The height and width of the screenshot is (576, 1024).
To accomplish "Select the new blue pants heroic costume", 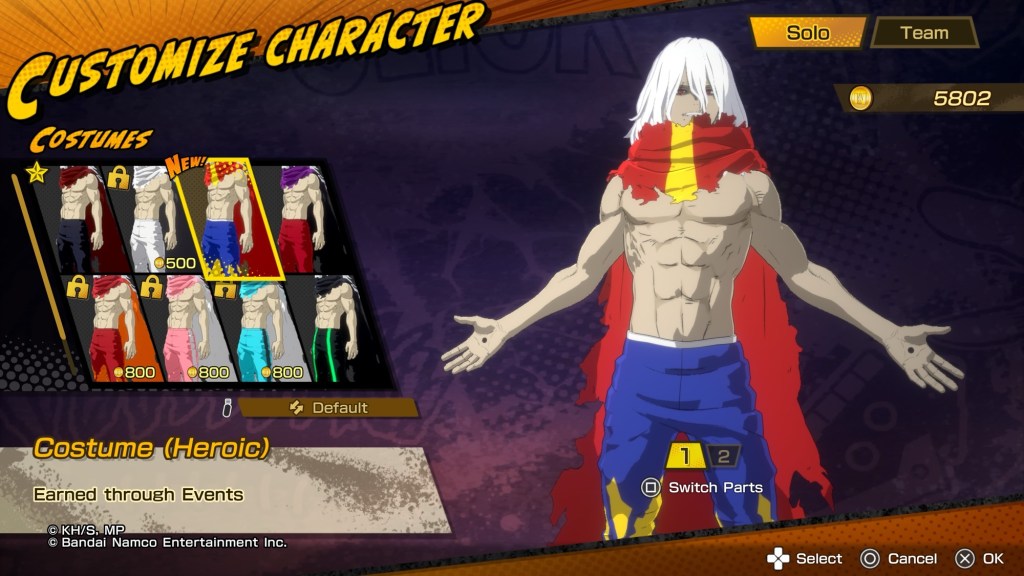I will click(228, 220).
